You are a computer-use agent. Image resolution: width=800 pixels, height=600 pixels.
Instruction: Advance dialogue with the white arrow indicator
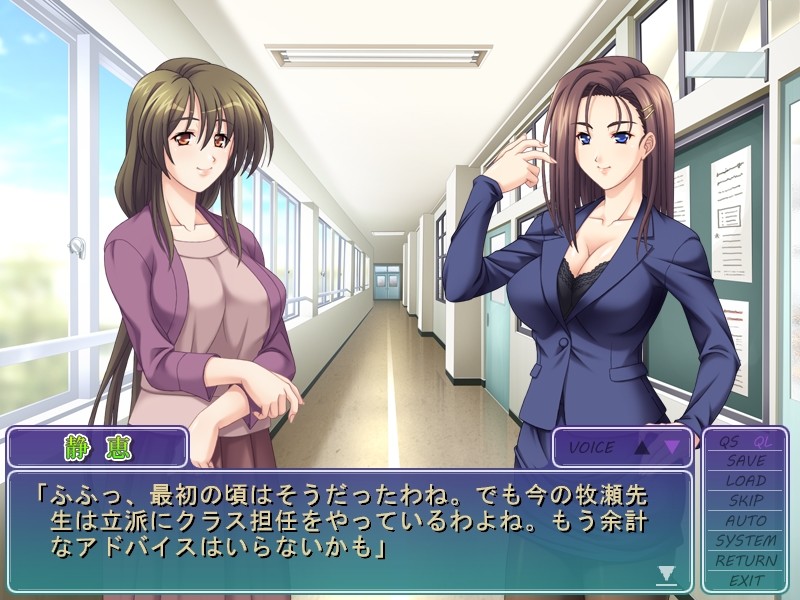coord(666,574)
